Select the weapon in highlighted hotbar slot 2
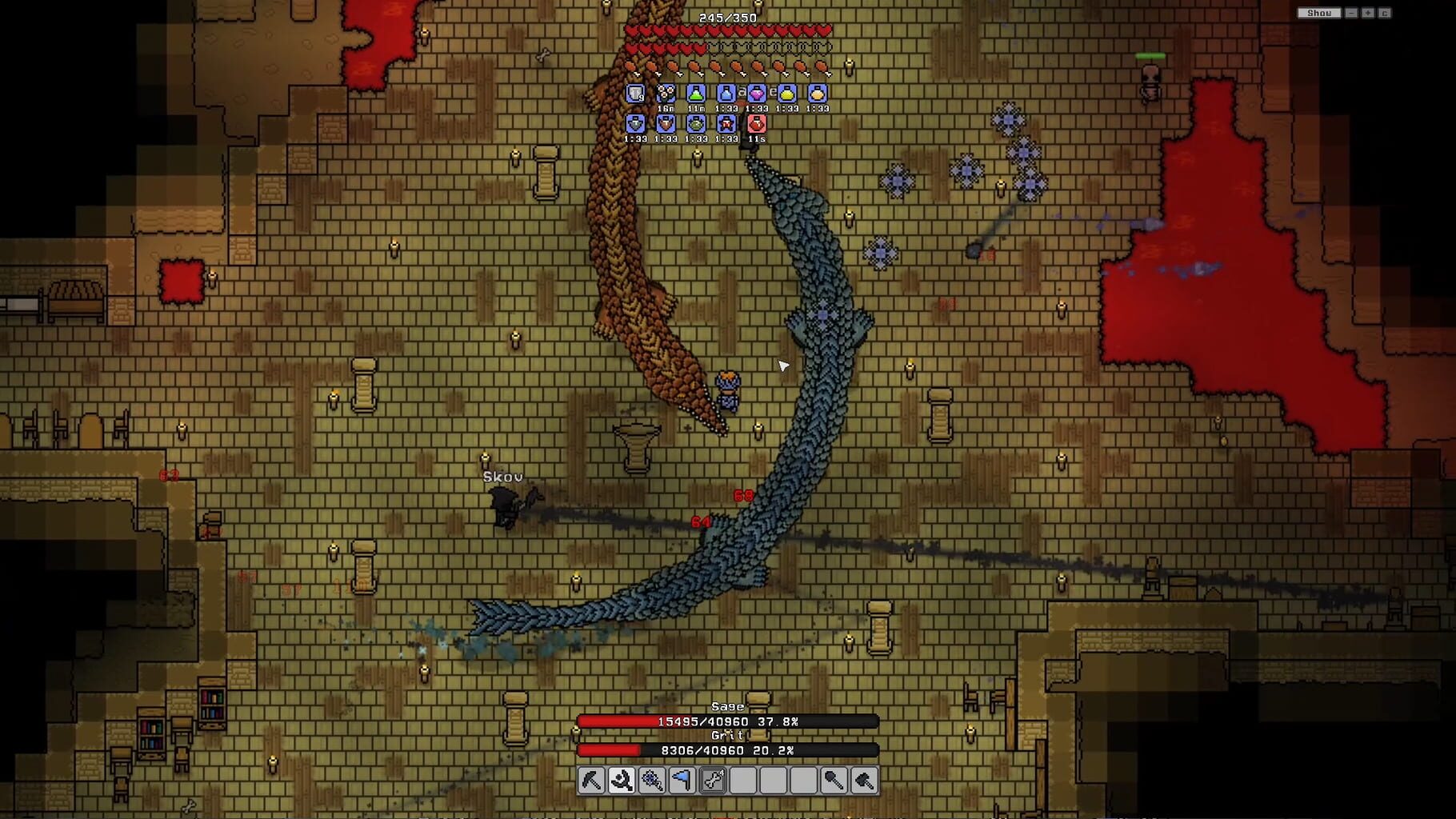Screen dimensions: 1456x819 (622, 782)
